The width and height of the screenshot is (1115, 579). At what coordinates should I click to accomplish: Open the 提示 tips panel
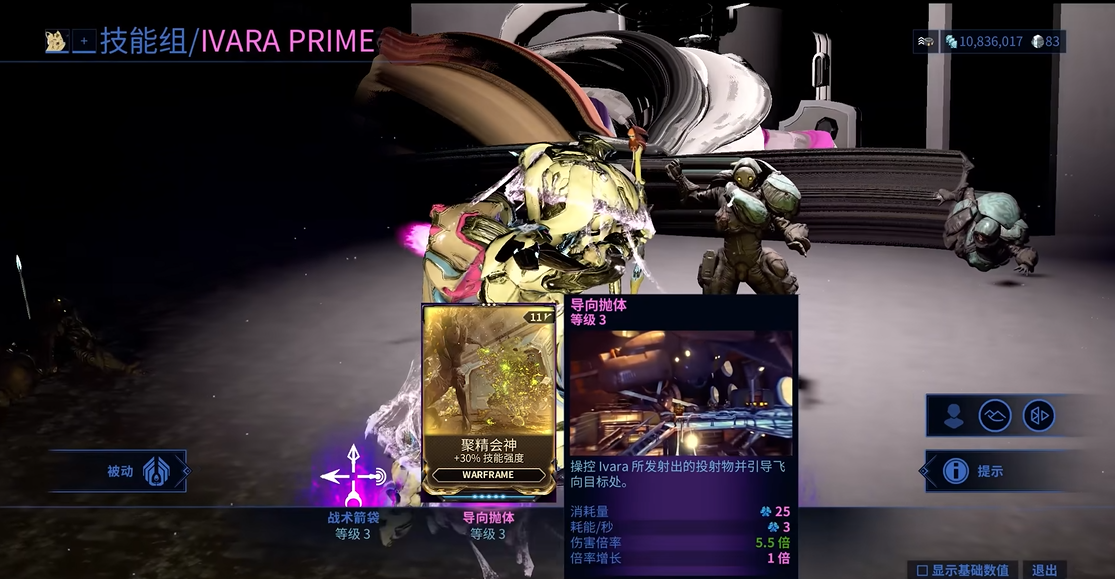click(990, 471)
